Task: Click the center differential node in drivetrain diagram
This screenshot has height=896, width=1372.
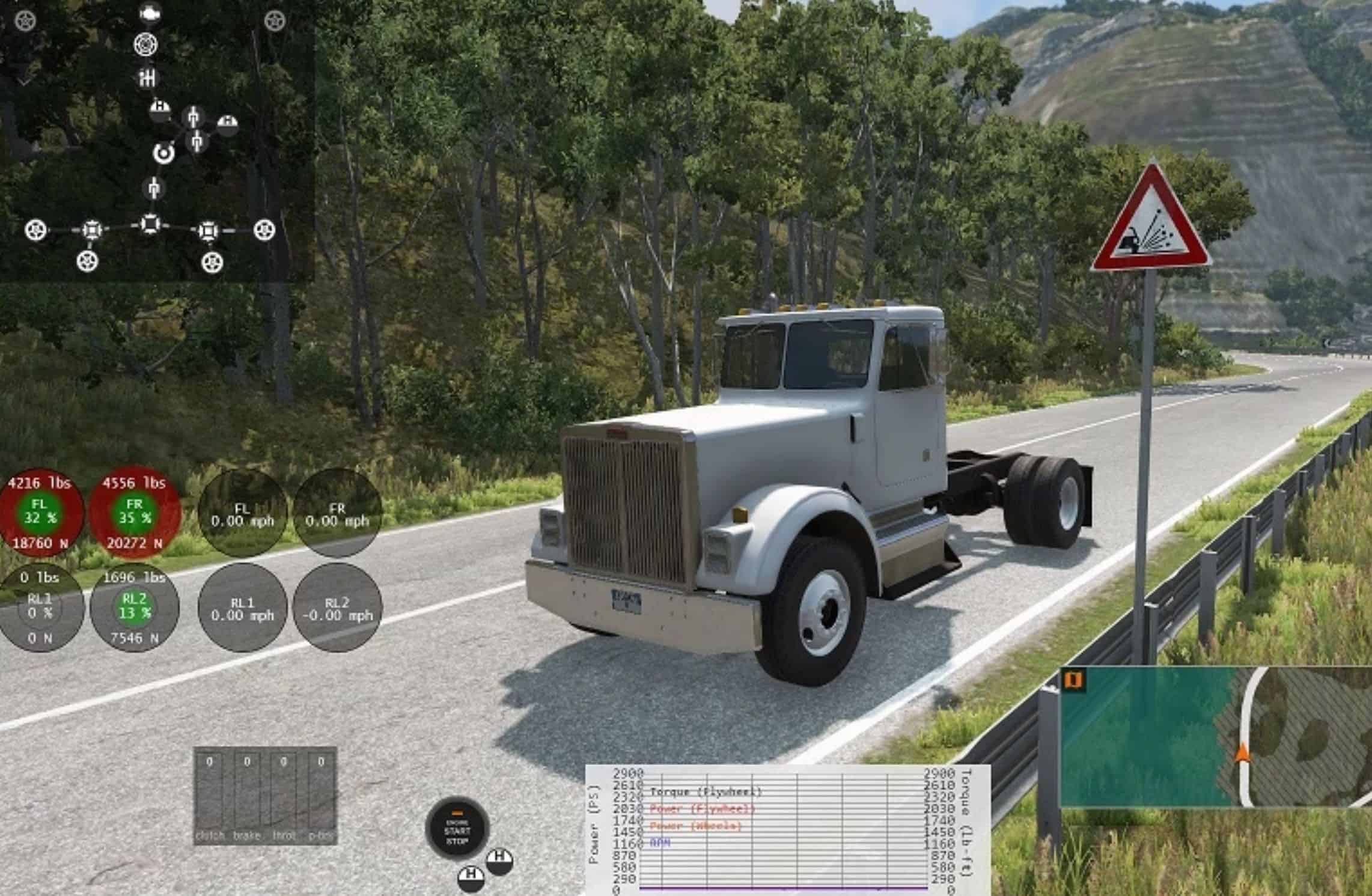Action: (150, 224)
